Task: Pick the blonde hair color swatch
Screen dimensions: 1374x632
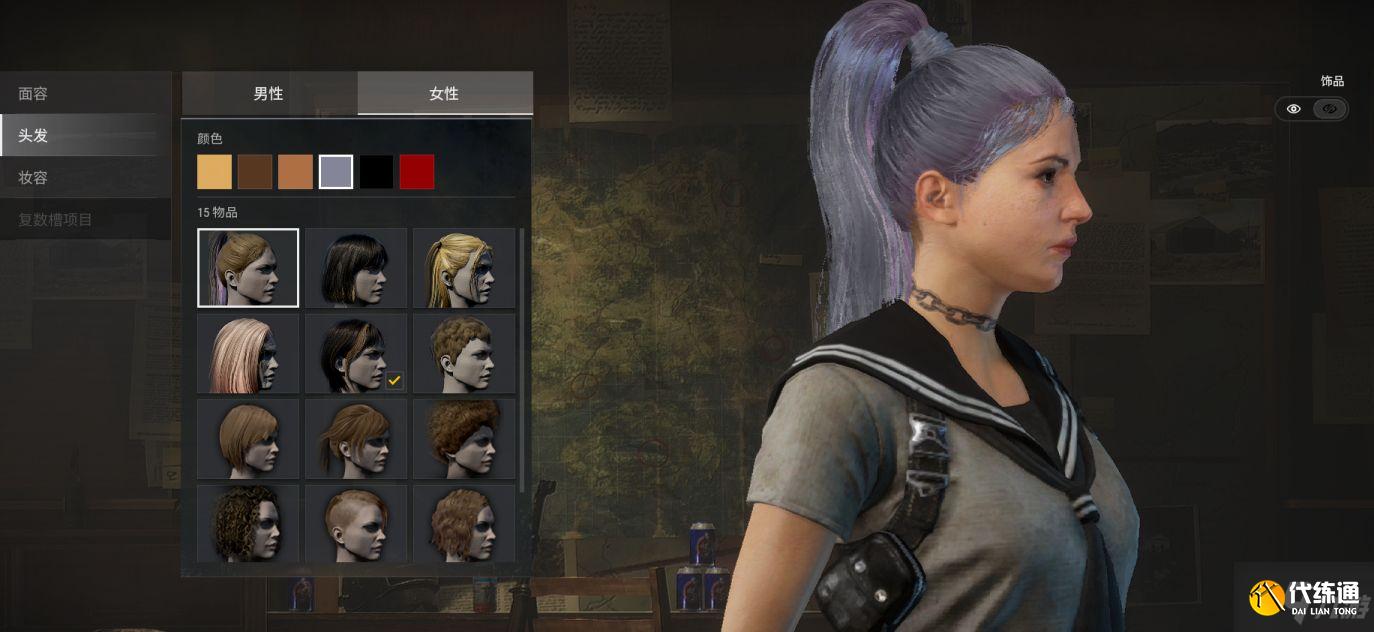Action: click(214, 172)
